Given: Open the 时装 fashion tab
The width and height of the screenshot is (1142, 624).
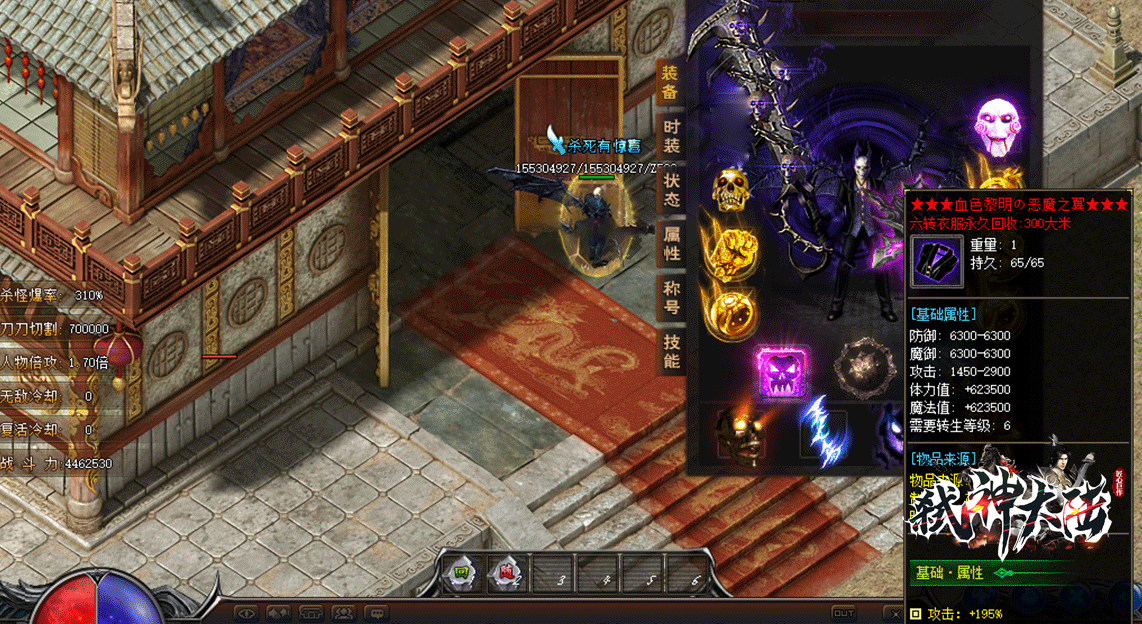Looking at the screenshot, I should pyautogui.click(x=672, y=136).
